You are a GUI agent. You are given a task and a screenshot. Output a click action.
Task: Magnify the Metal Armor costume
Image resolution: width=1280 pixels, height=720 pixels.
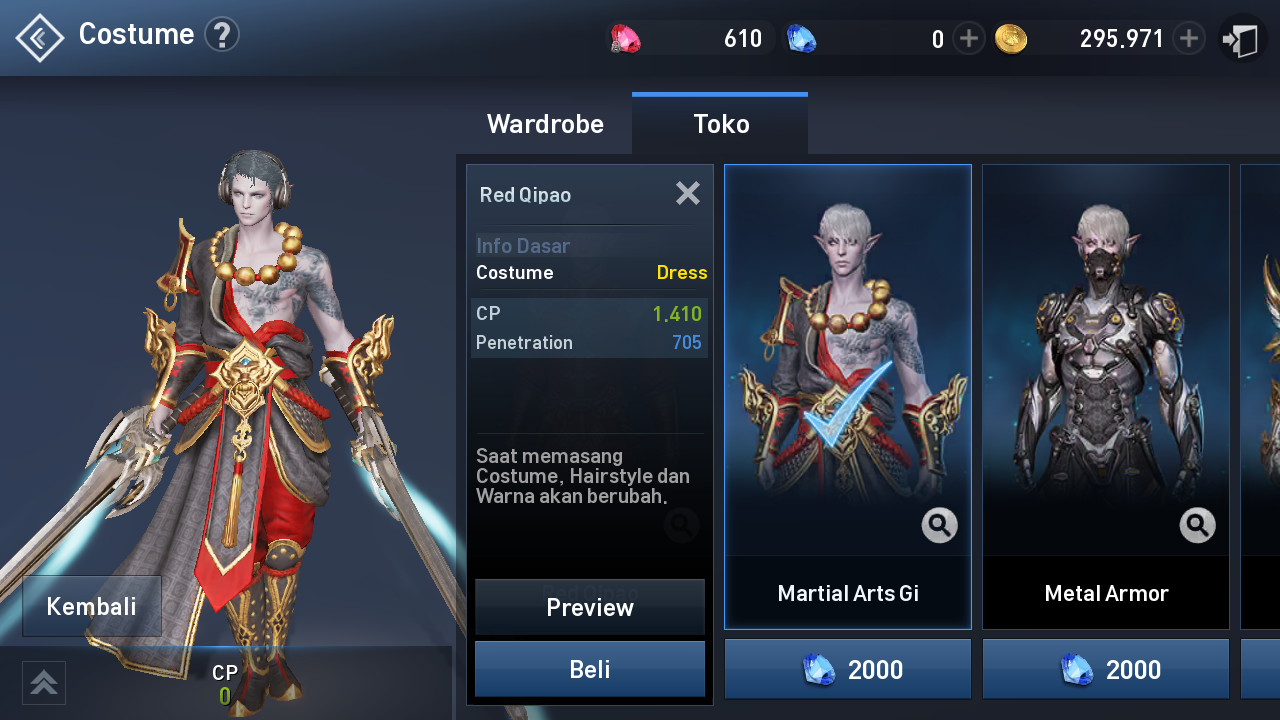pos(1198,525)
